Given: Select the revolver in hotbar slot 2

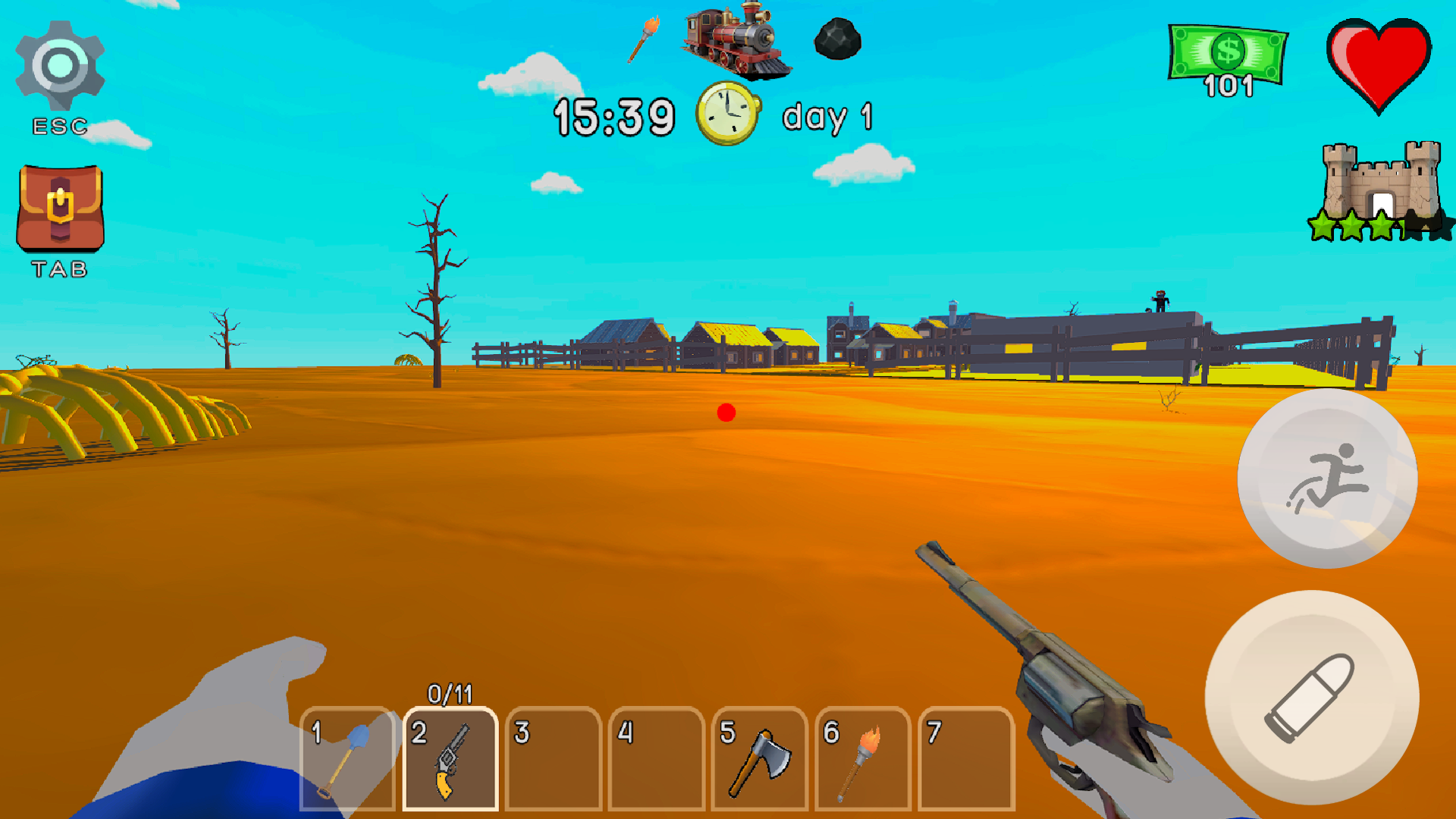Looking at the screenshot, I should 450,758.
